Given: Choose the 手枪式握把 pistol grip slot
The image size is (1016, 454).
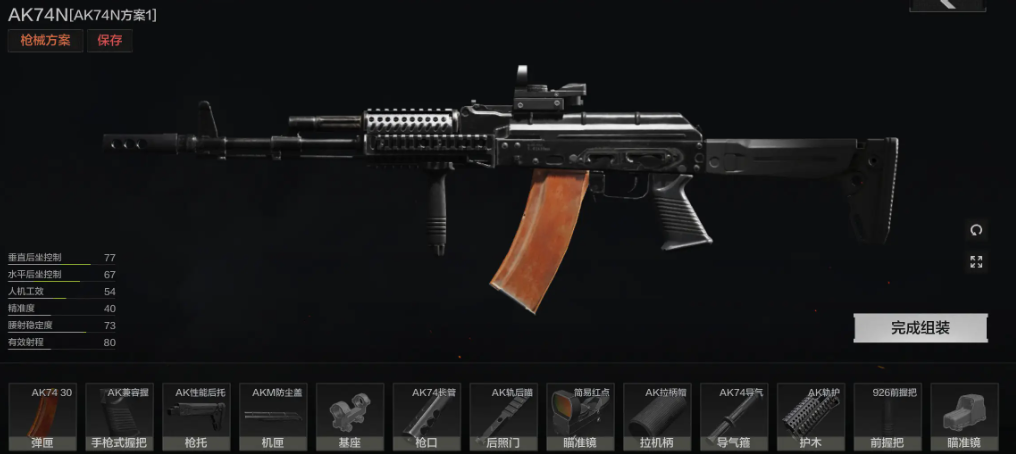Looking at the screenshot, I should 120,417.
